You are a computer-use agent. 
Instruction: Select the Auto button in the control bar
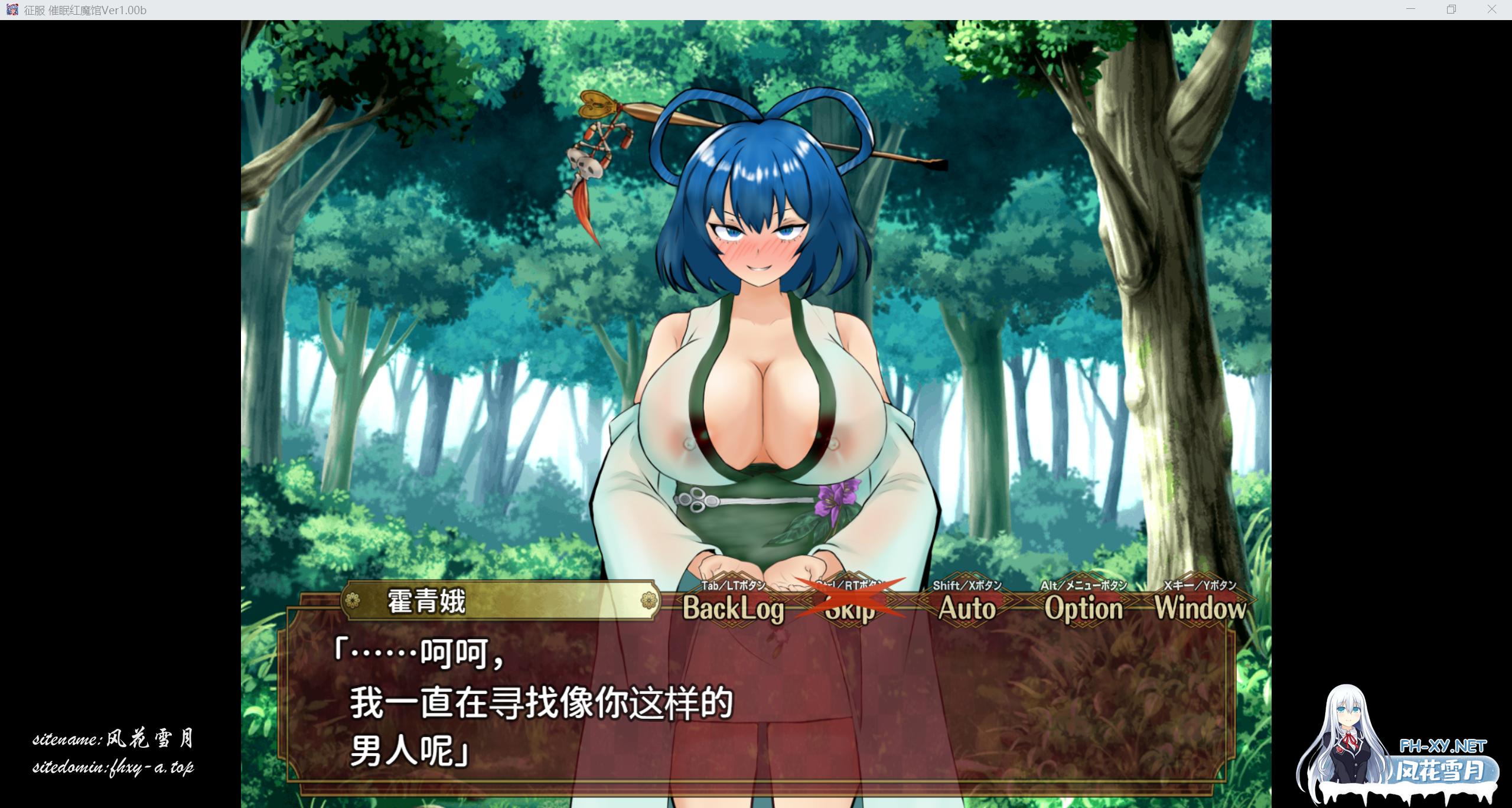(967, 609)
